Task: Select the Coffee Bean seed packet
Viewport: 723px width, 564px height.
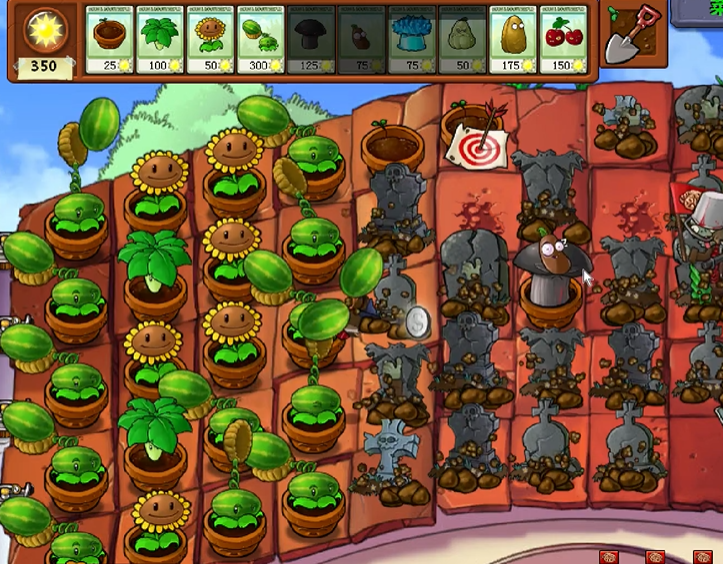Action: click(x=362, y=41)
